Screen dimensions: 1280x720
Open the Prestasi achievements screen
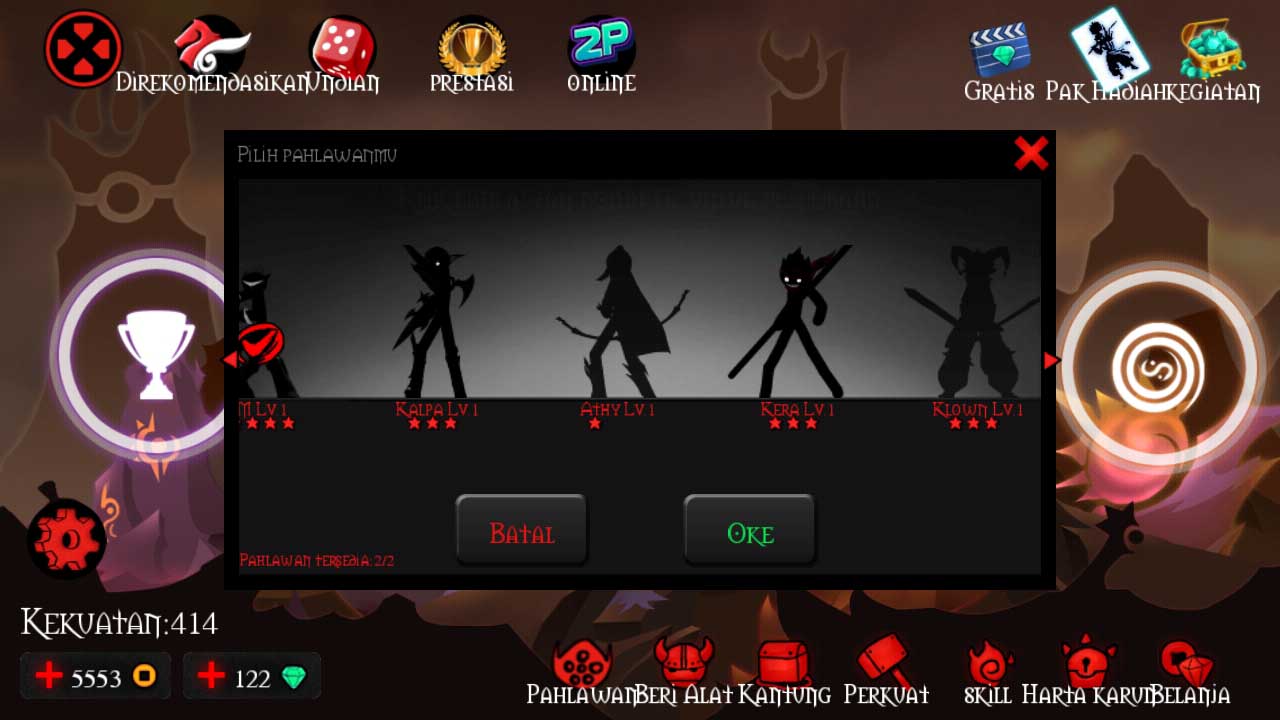[470, 45]
